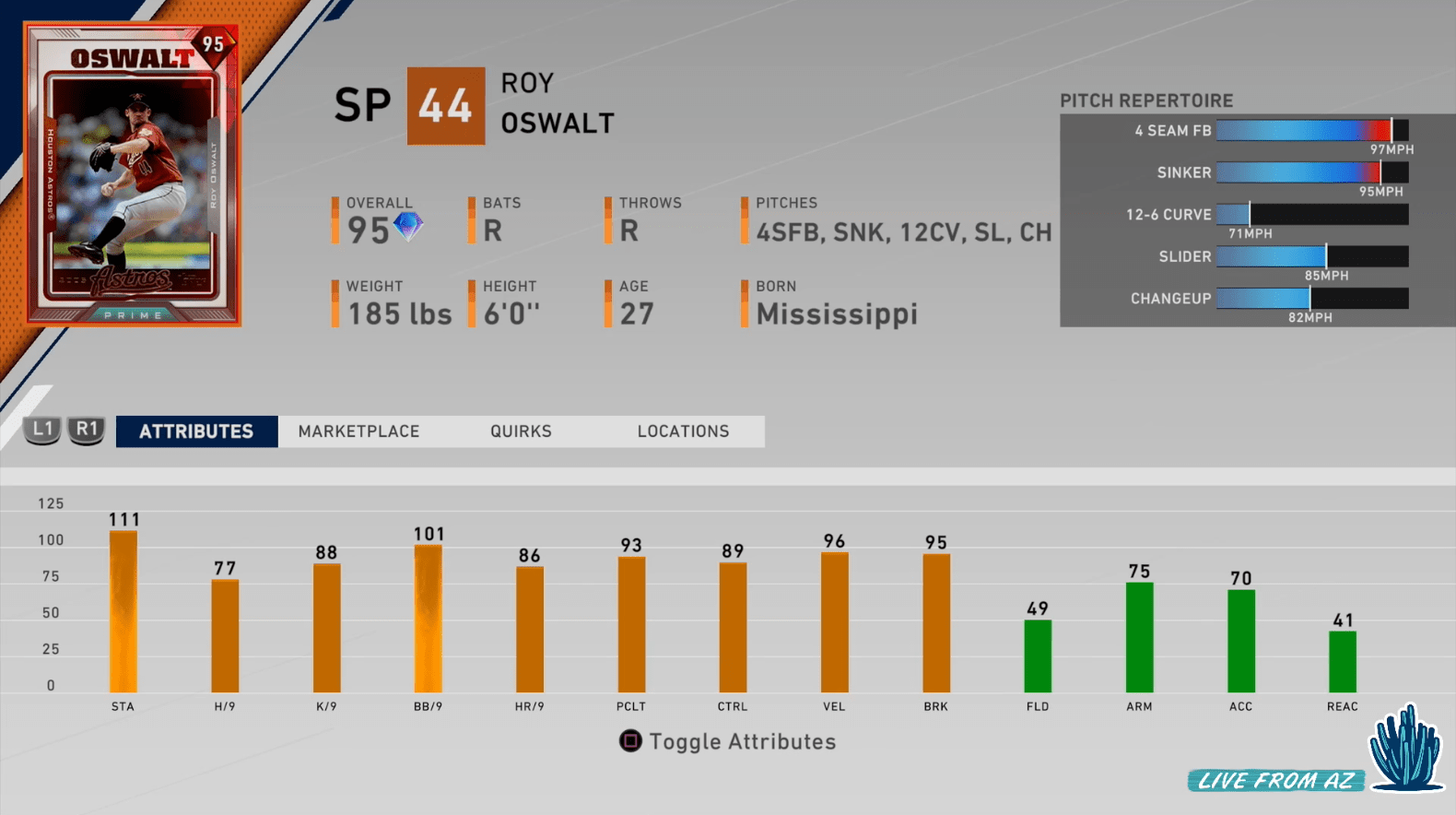Select the Locations tab
The height and width of the screenshot is (815, 1456).
682,431
